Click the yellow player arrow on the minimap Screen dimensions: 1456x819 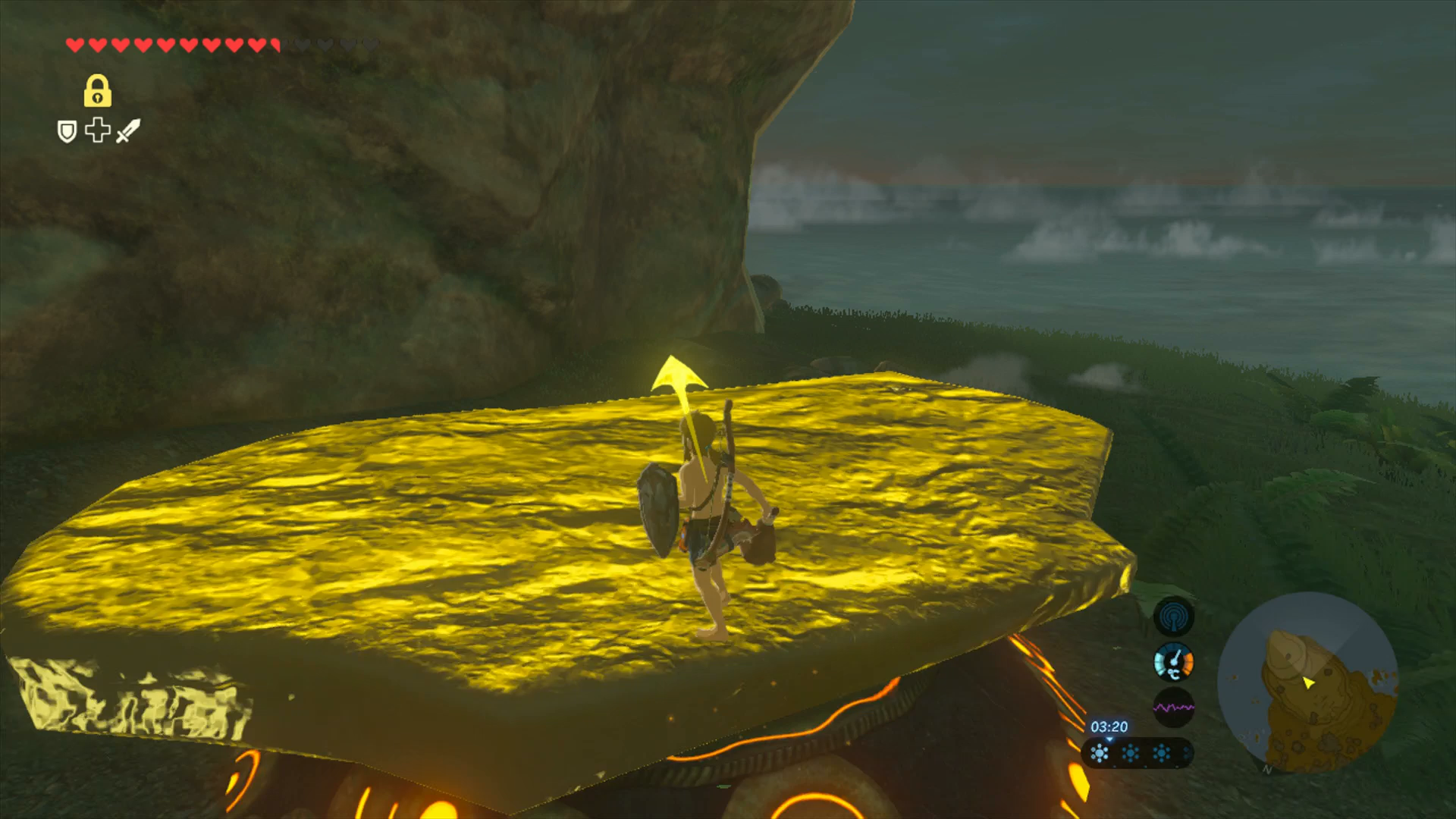pyautogui.click(x=1310, y=685)
